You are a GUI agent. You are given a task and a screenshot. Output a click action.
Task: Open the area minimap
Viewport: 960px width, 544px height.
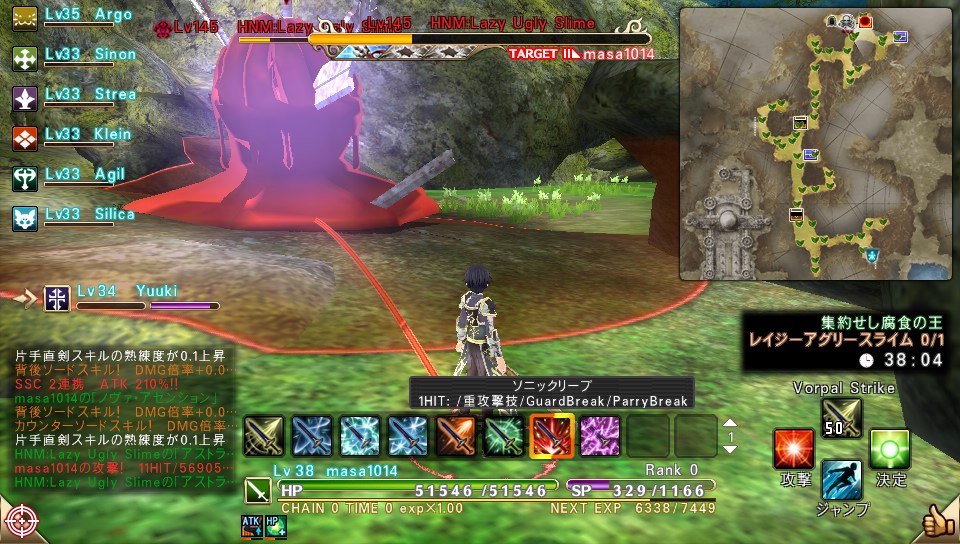coord(817,143)
